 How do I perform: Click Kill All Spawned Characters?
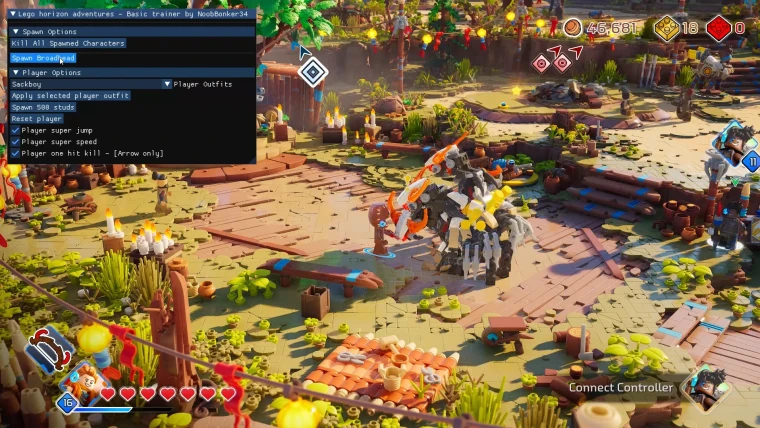[68, 44]
